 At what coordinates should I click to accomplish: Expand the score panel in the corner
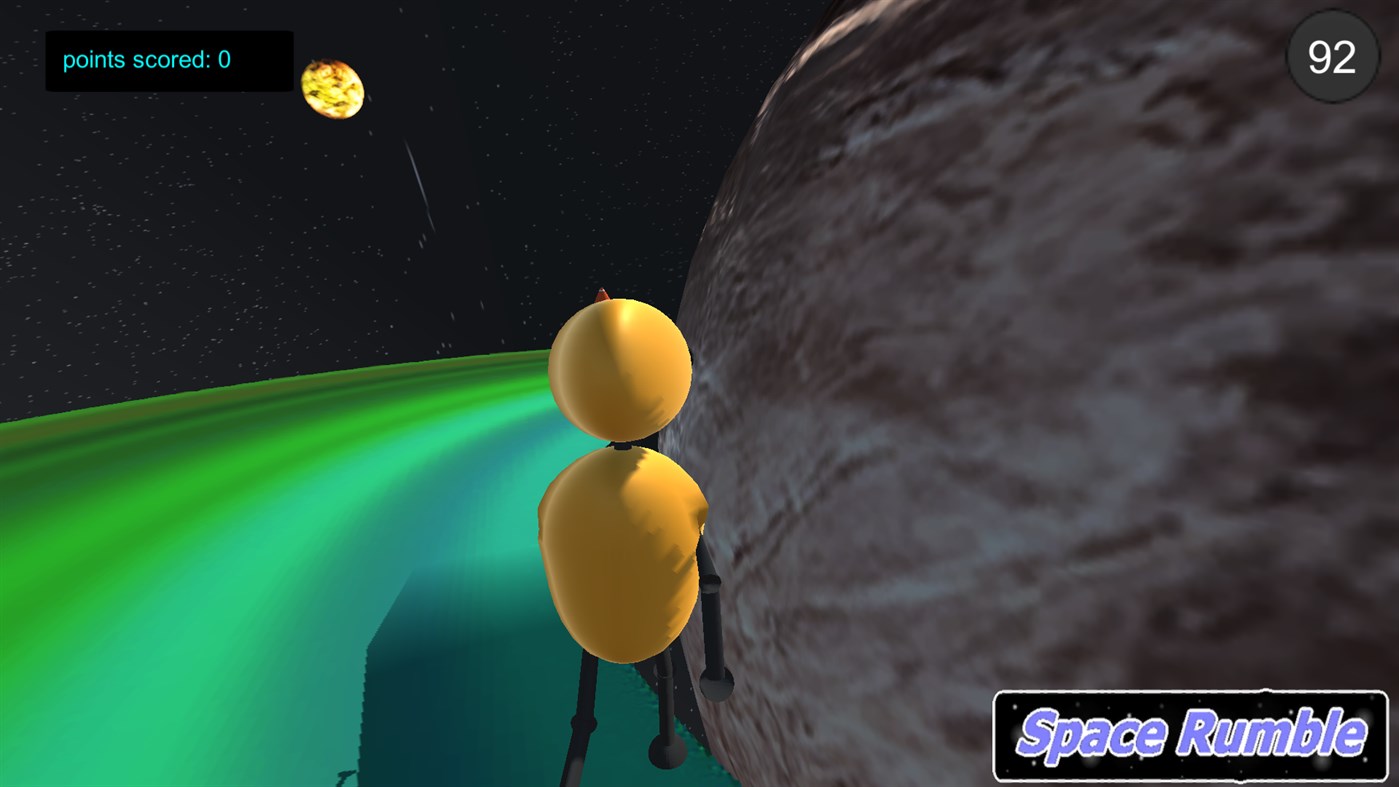(168, 60)
